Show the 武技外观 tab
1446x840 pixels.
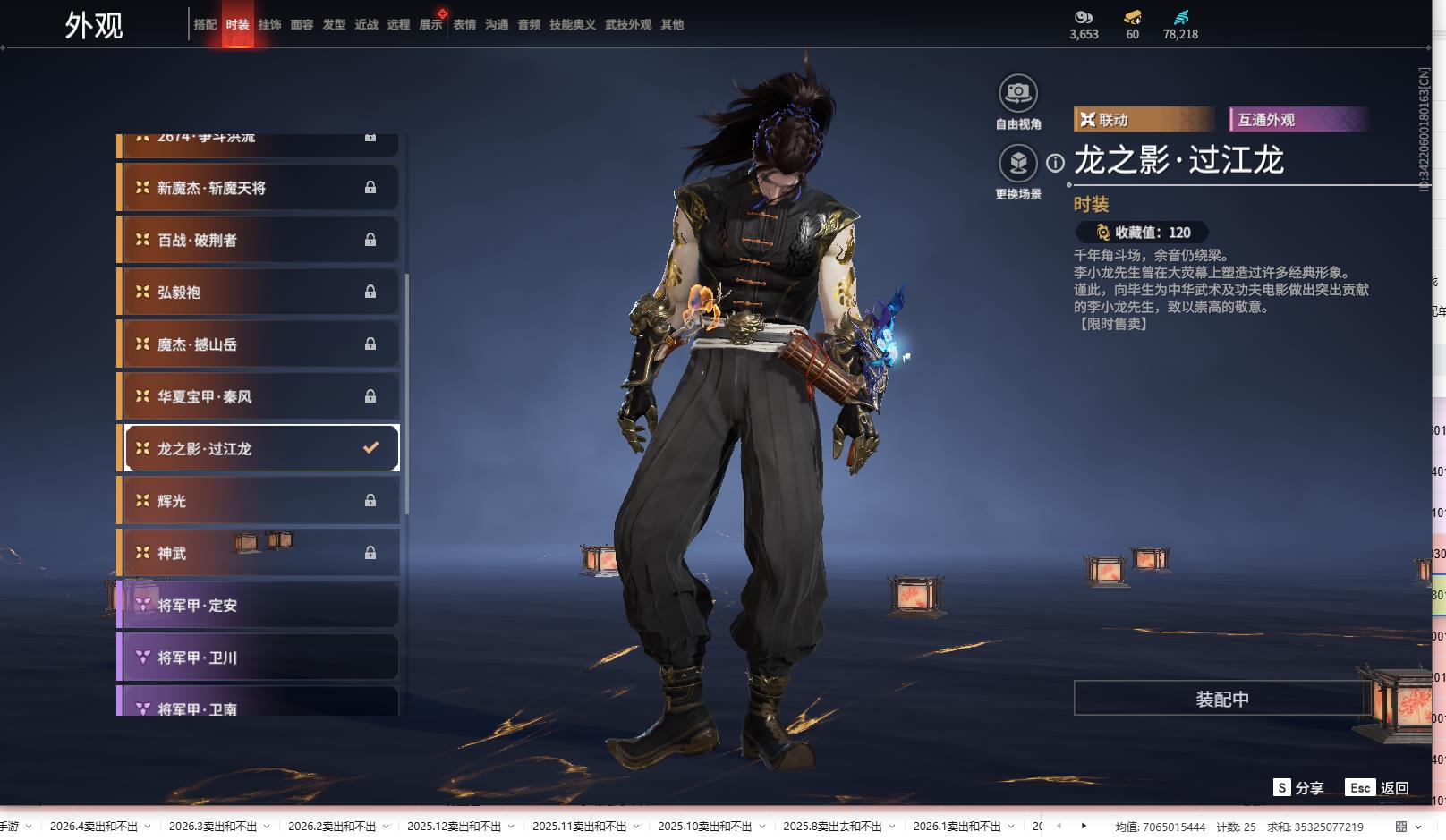pyautogui.click(x=627, y=25)
